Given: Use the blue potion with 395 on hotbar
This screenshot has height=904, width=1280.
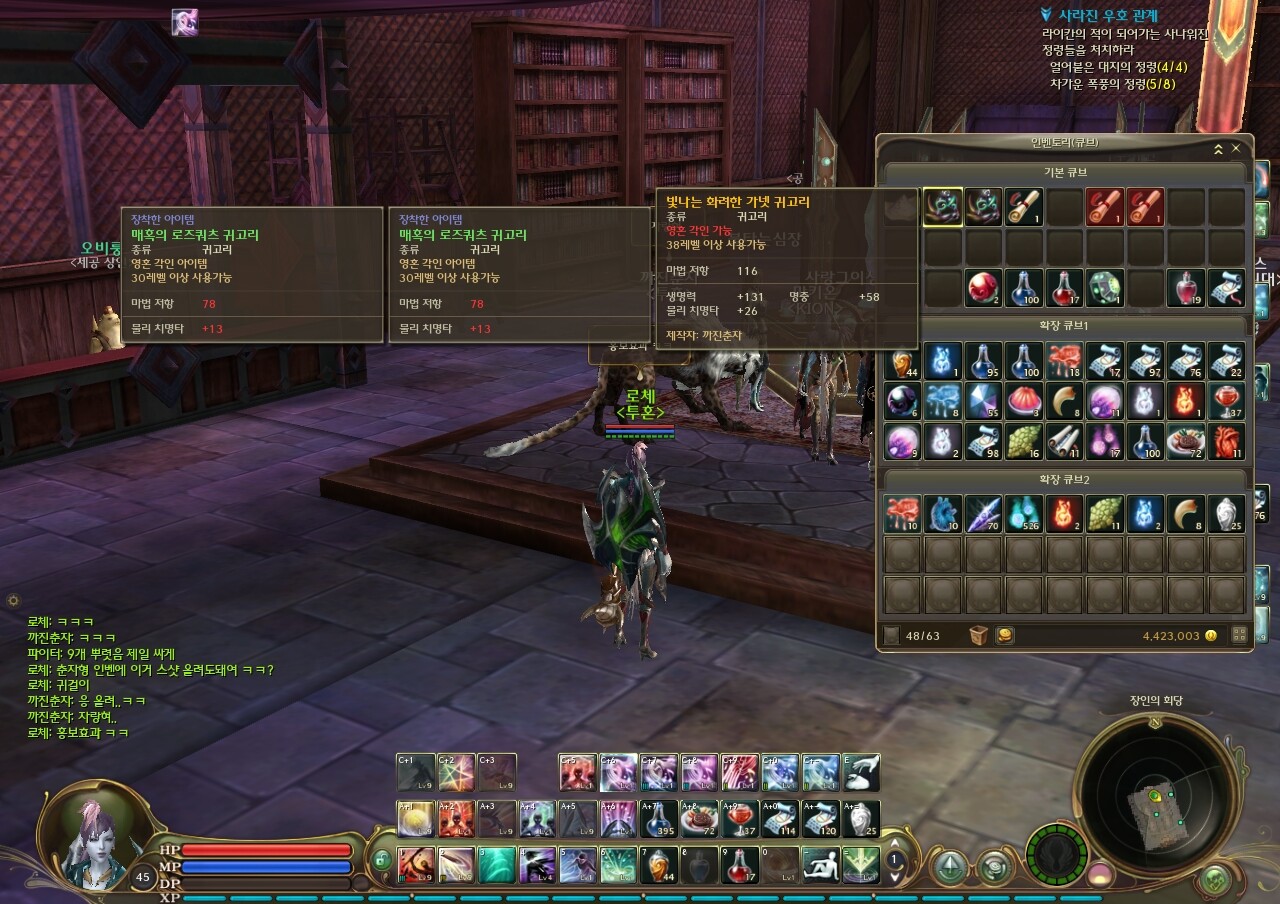Looking at the screenshot, I should 658,819.
